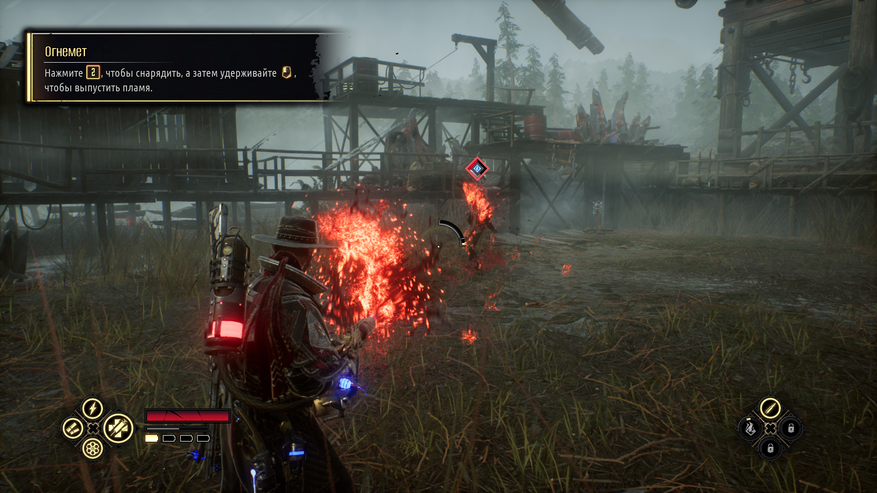
Task: Equip the flamethrower flame slot
Action: click(748, 428)
